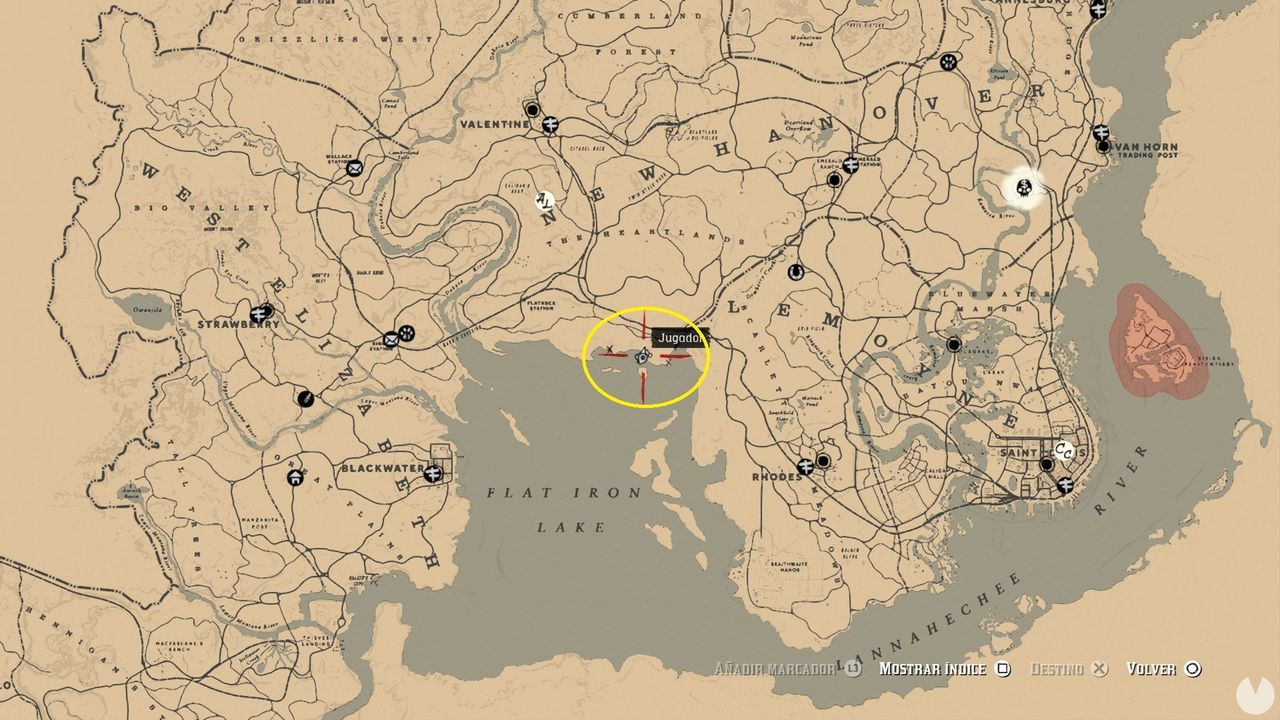The height and width of the screenshot is (720, 1280).
Task: Click the envelope post office icon at Riggs Station
Action: [391, 338]
